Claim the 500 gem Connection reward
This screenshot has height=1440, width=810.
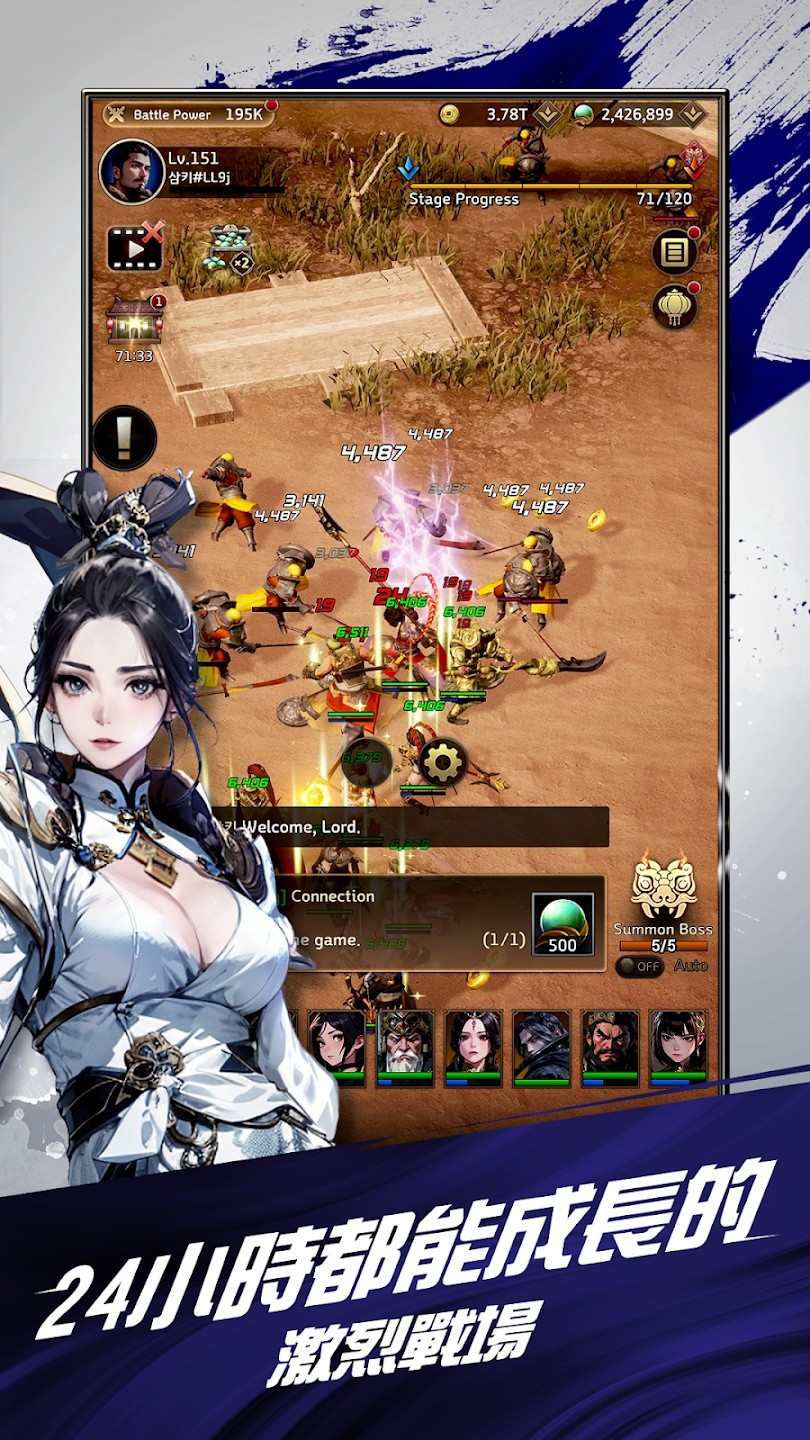click(562, 924)
